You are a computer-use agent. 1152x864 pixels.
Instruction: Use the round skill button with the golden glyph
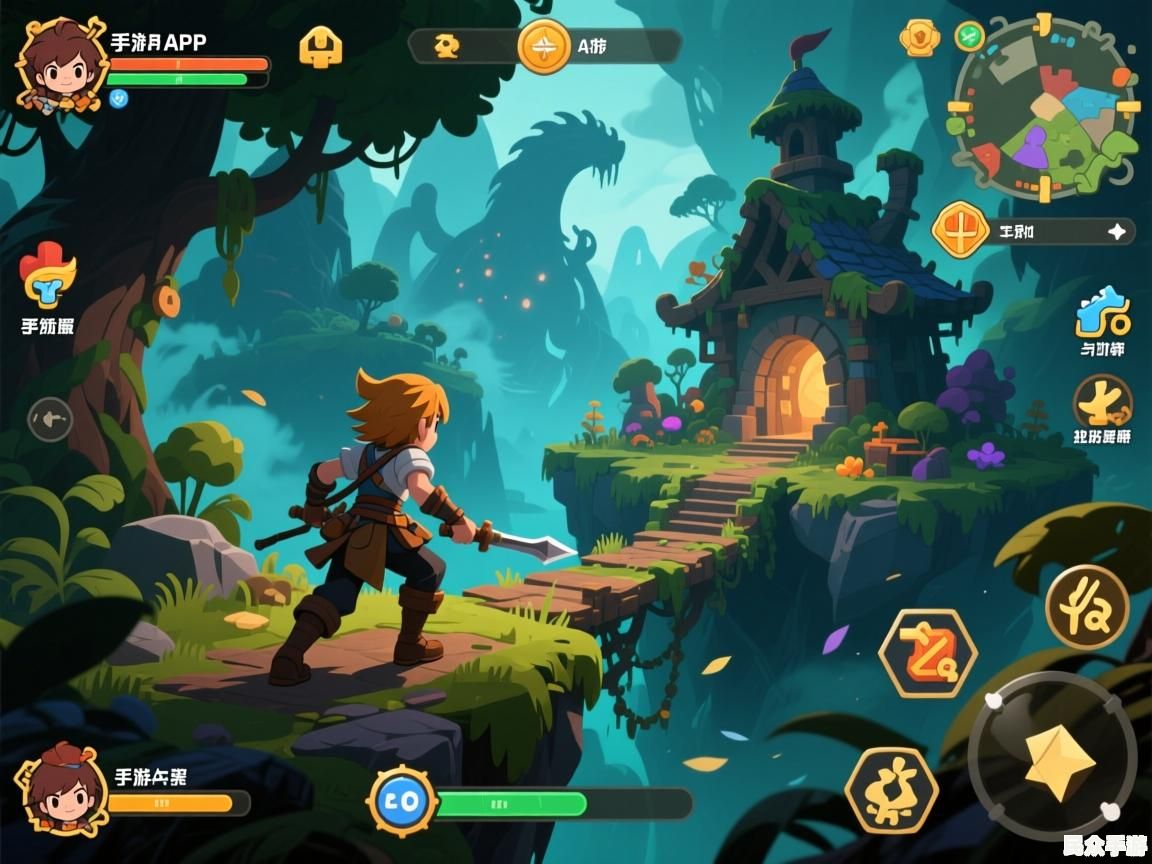click(1087, 606)
